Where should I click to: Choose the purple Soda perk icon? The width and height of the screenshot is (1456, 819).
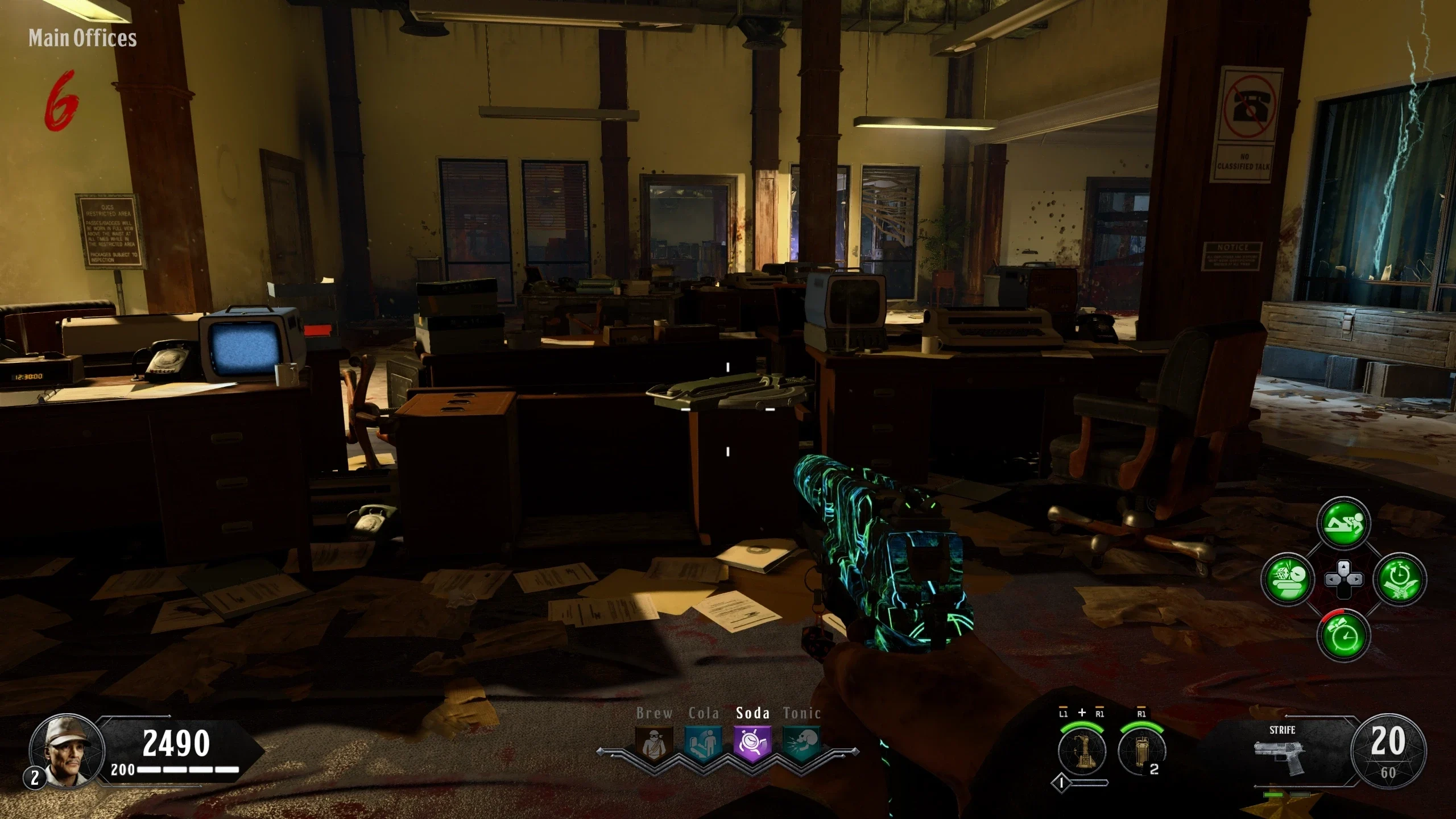click(x=752, y=743)
